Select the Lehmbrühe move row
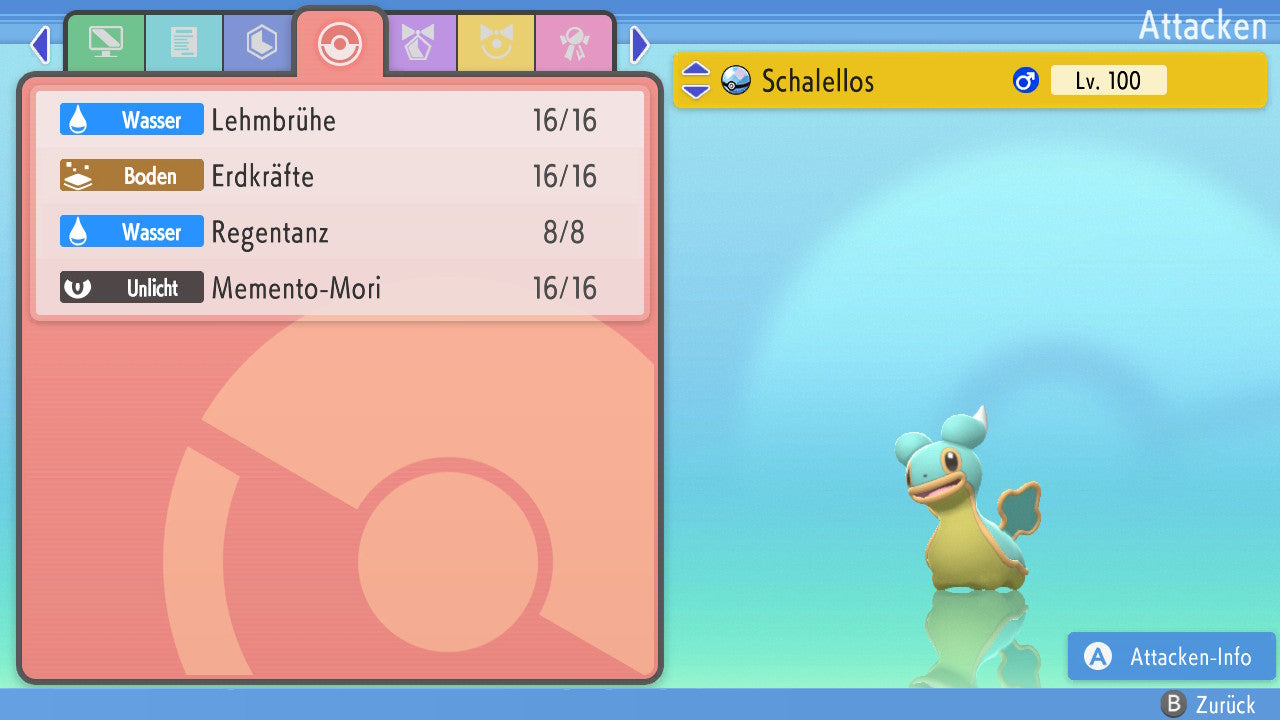The width and height of the screenshot is (1280, 720). [x=340, y=121]
